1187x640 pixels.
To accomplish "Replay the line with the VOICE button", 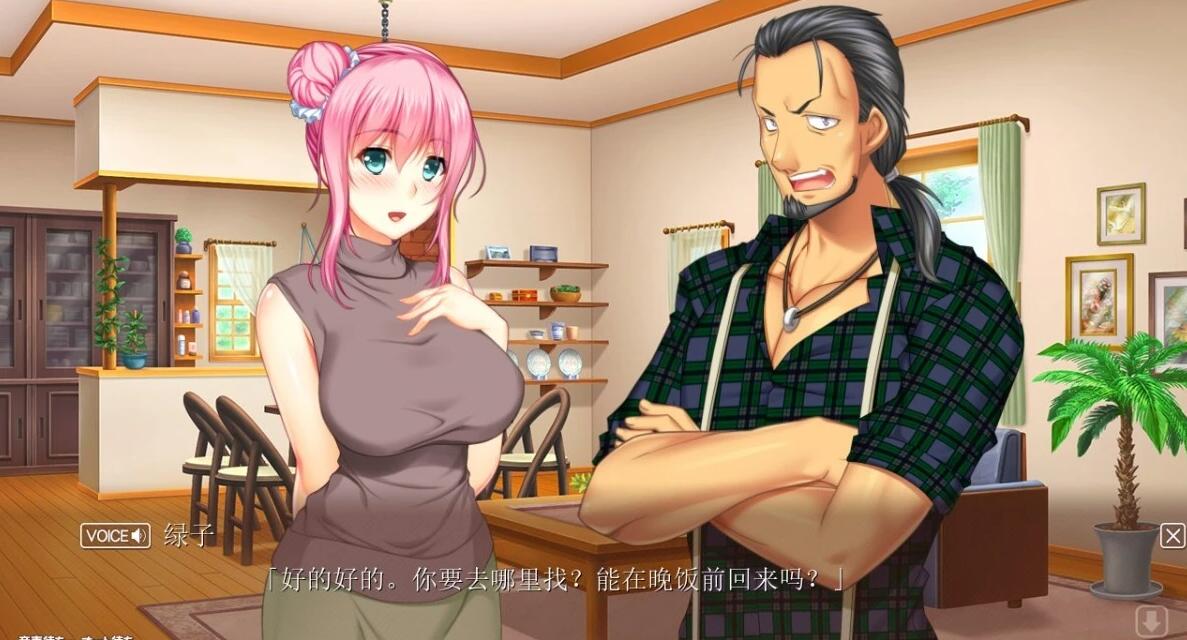I will 115,536.
